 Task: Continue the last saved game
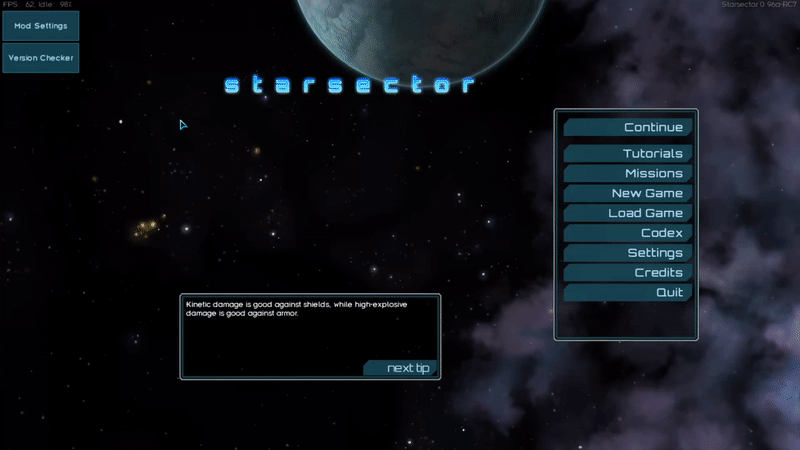coord(627,127)
